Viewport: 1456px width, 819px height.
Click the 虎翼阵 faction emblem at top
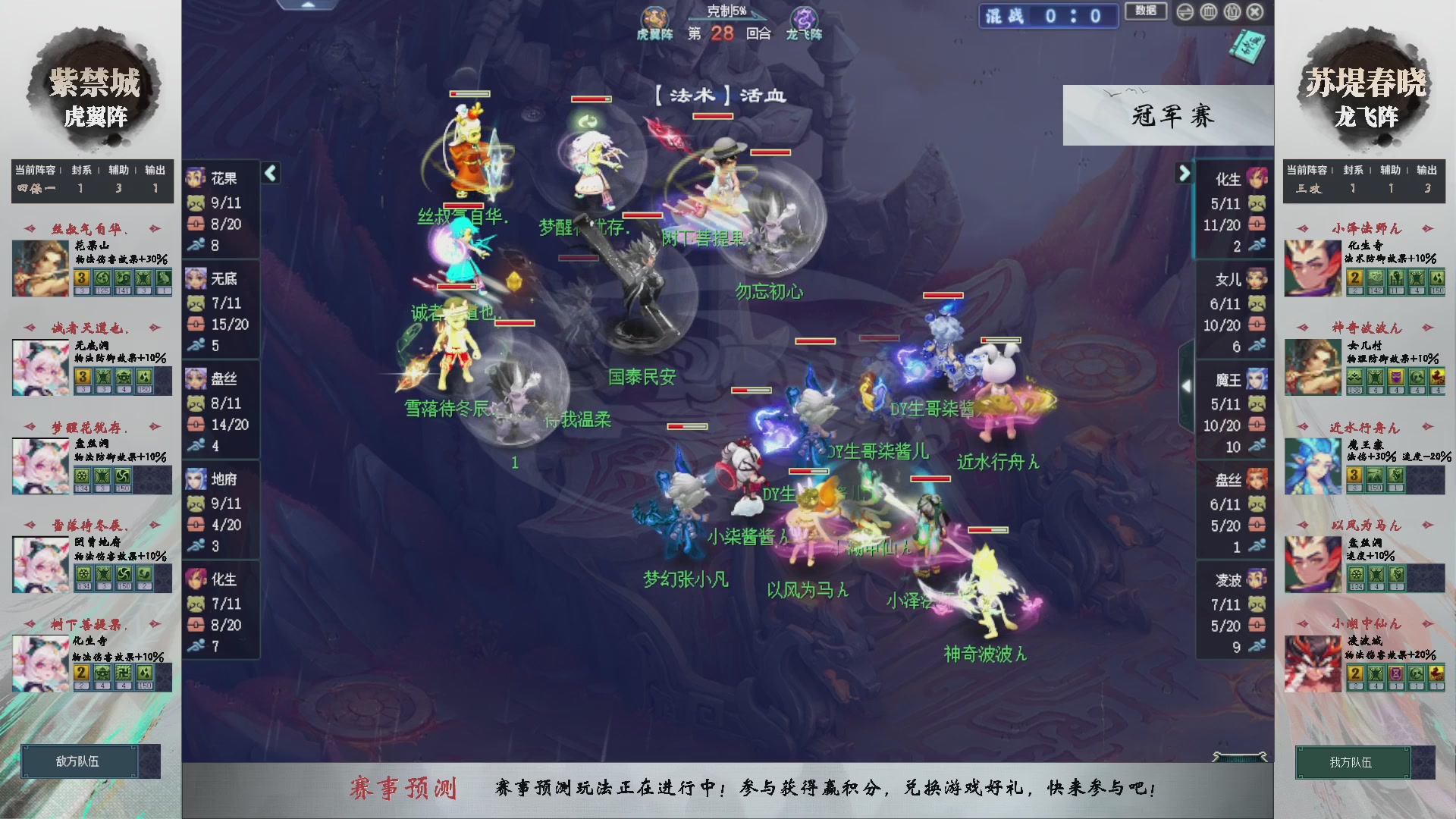click(657, 18)
